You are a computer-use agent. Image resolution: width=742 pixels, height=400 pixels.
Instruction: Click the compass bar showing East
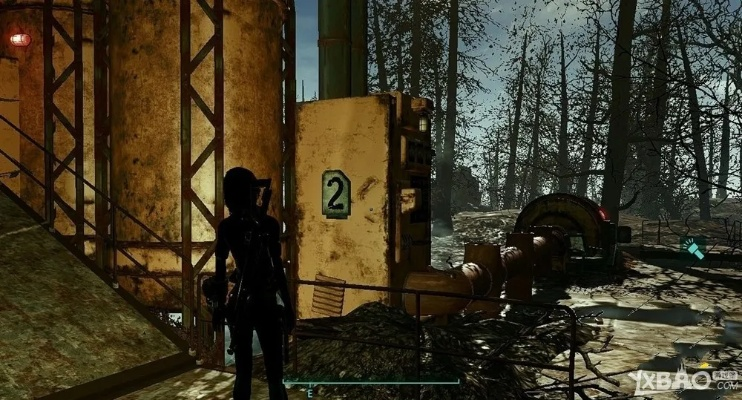tap(371, 382)
